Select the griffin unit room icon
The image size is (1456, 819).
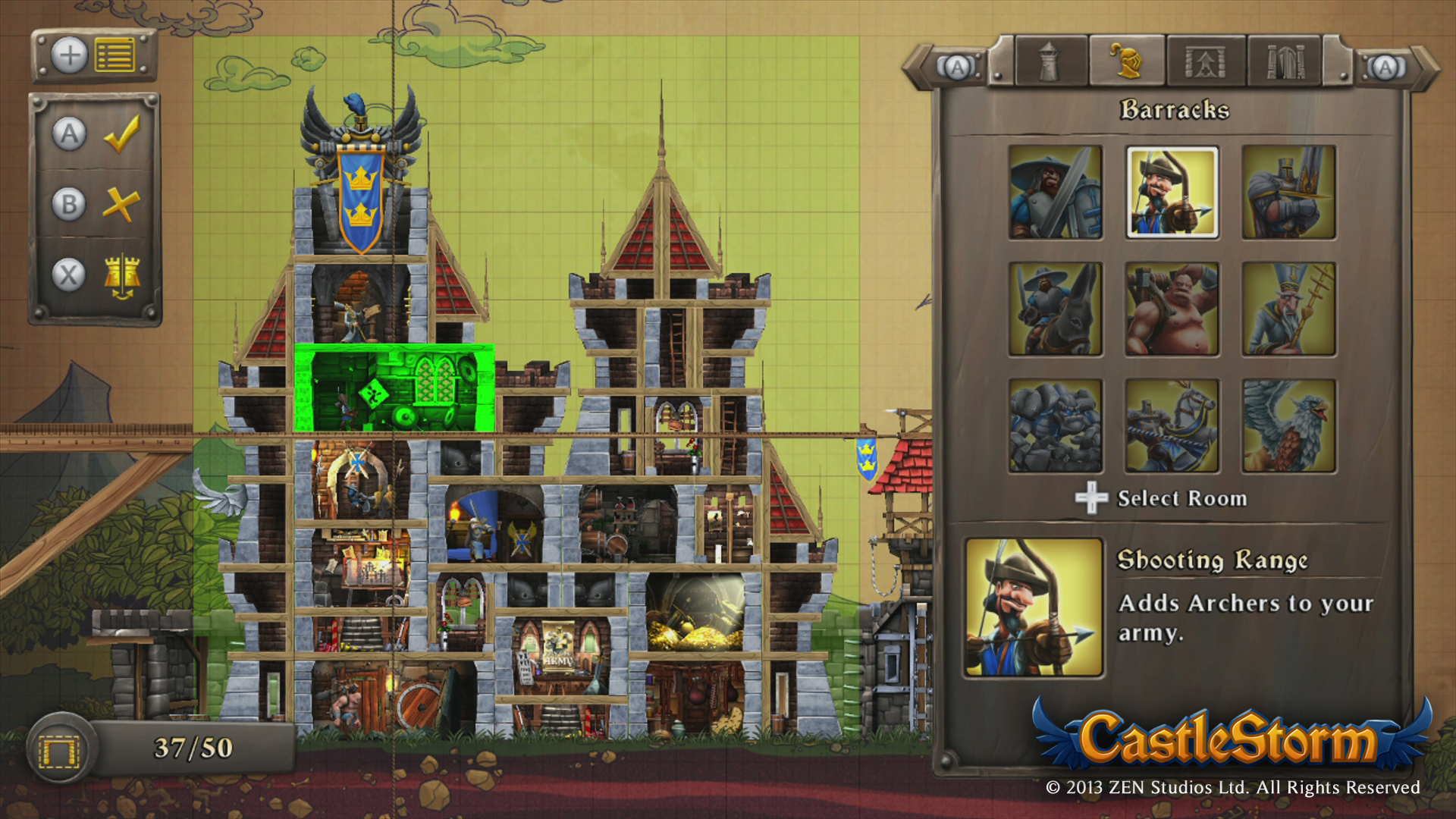(x=1289, y=425)
